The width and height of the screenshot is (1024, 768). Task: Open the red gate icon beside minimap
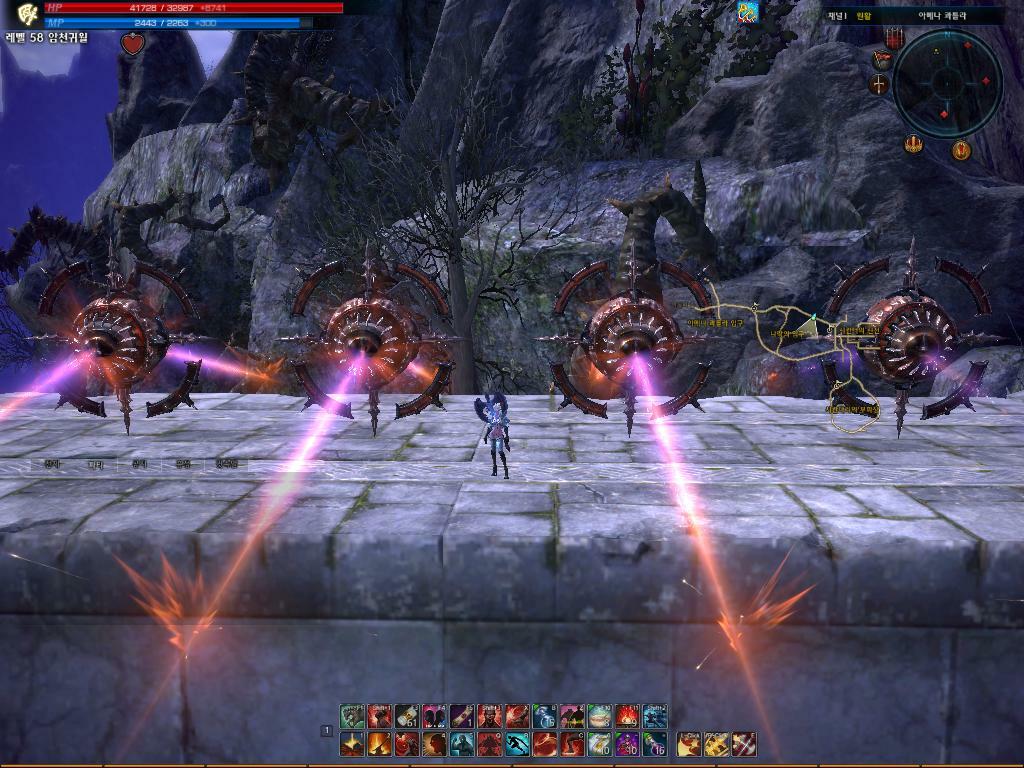(x=893, y=38)
